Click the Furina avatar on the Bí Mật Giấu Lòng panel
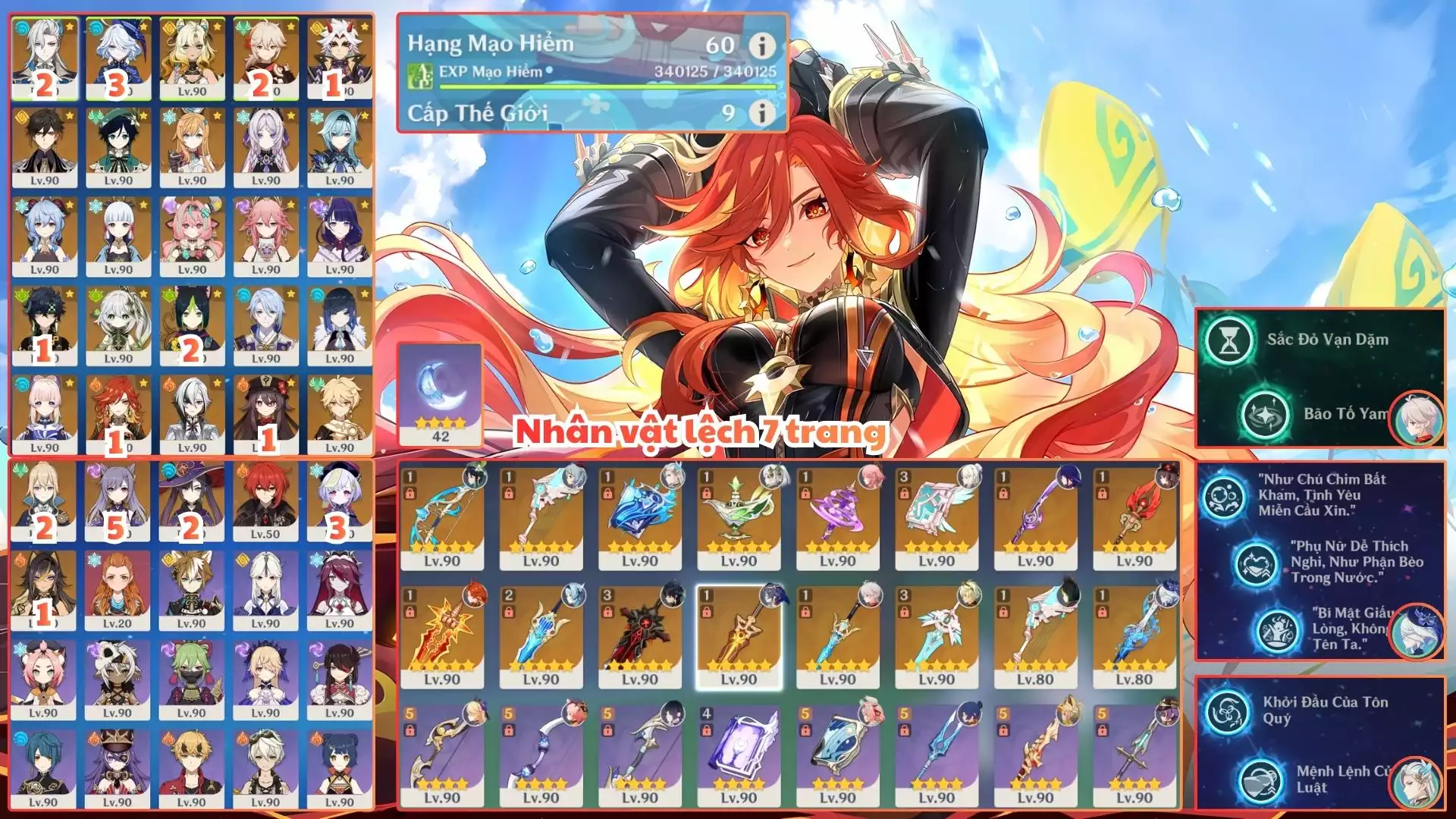The image size is (1456, 819). pyautogui.click(x=1417, y=632)
